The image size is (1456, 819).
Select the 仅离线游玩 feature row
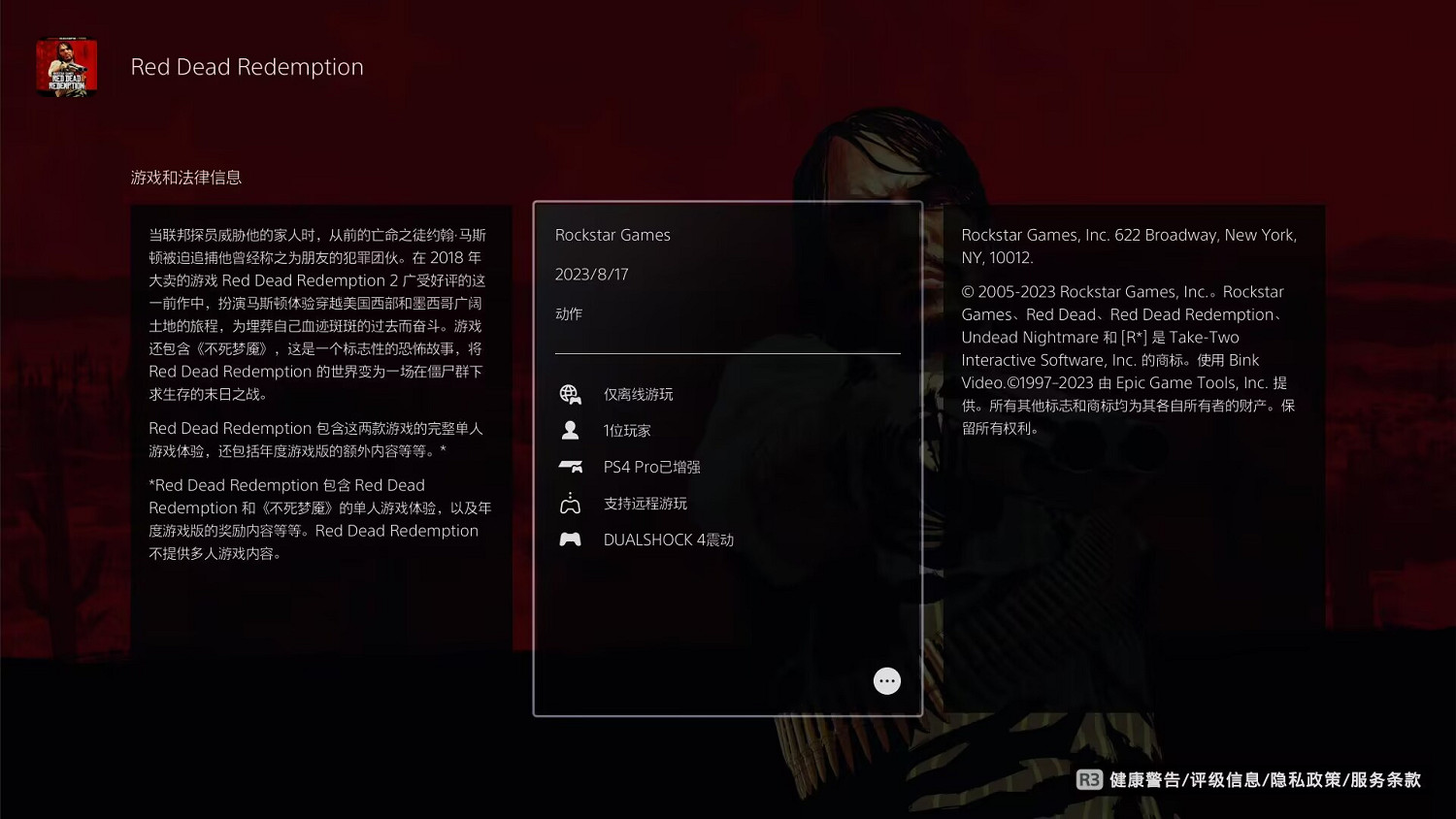coord(637,394)
